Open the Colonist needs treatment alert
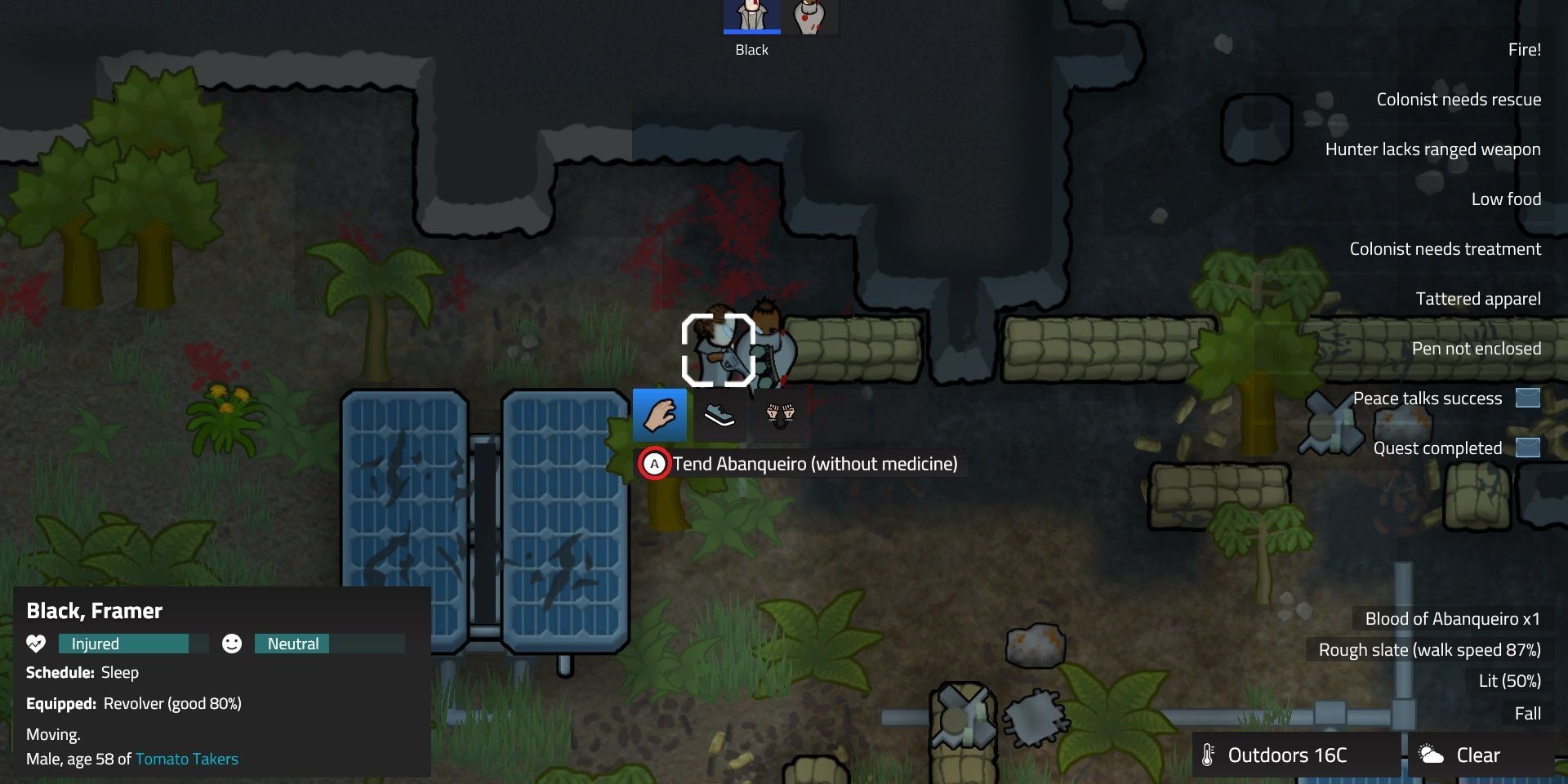The width and height of the screenshot is (1568, 784). coord(1445,248)
